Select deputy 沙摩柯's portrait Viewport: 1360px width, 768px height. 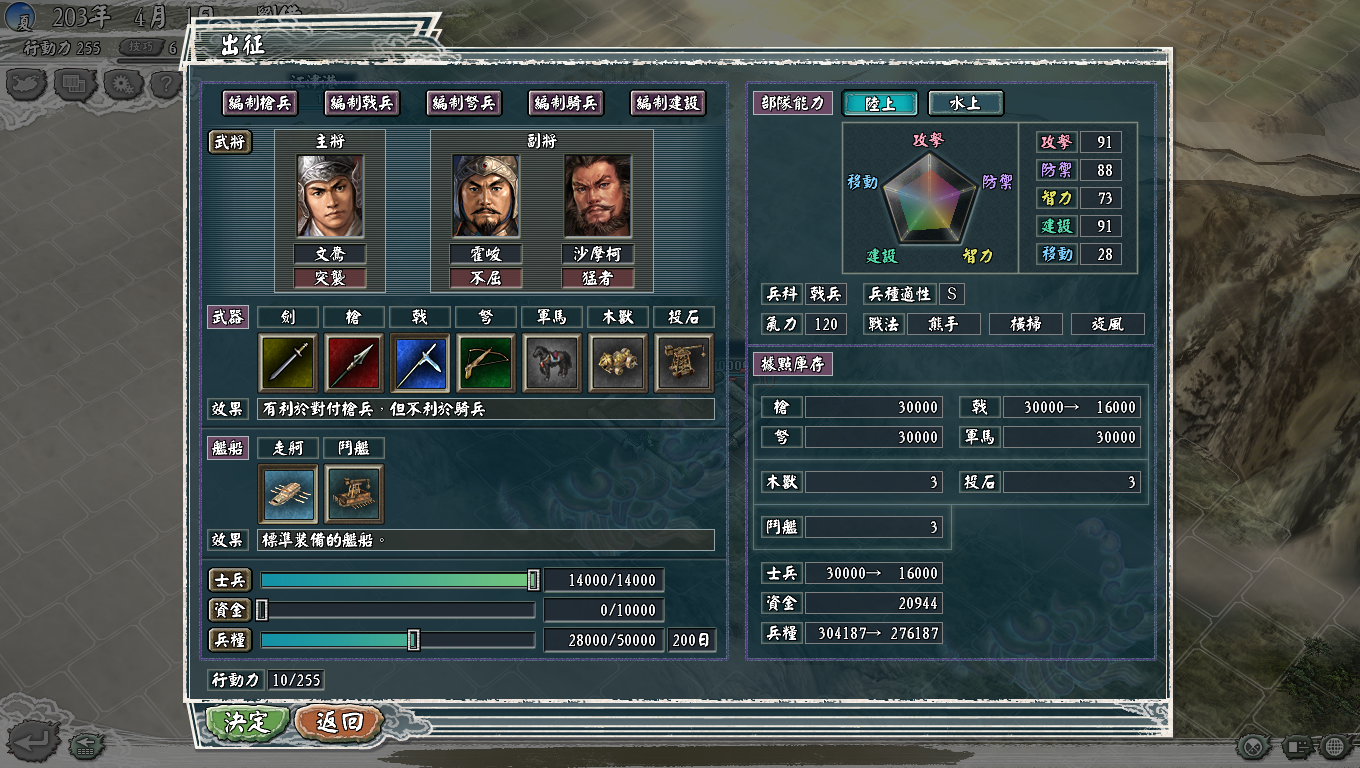click(x=598, y=196)
